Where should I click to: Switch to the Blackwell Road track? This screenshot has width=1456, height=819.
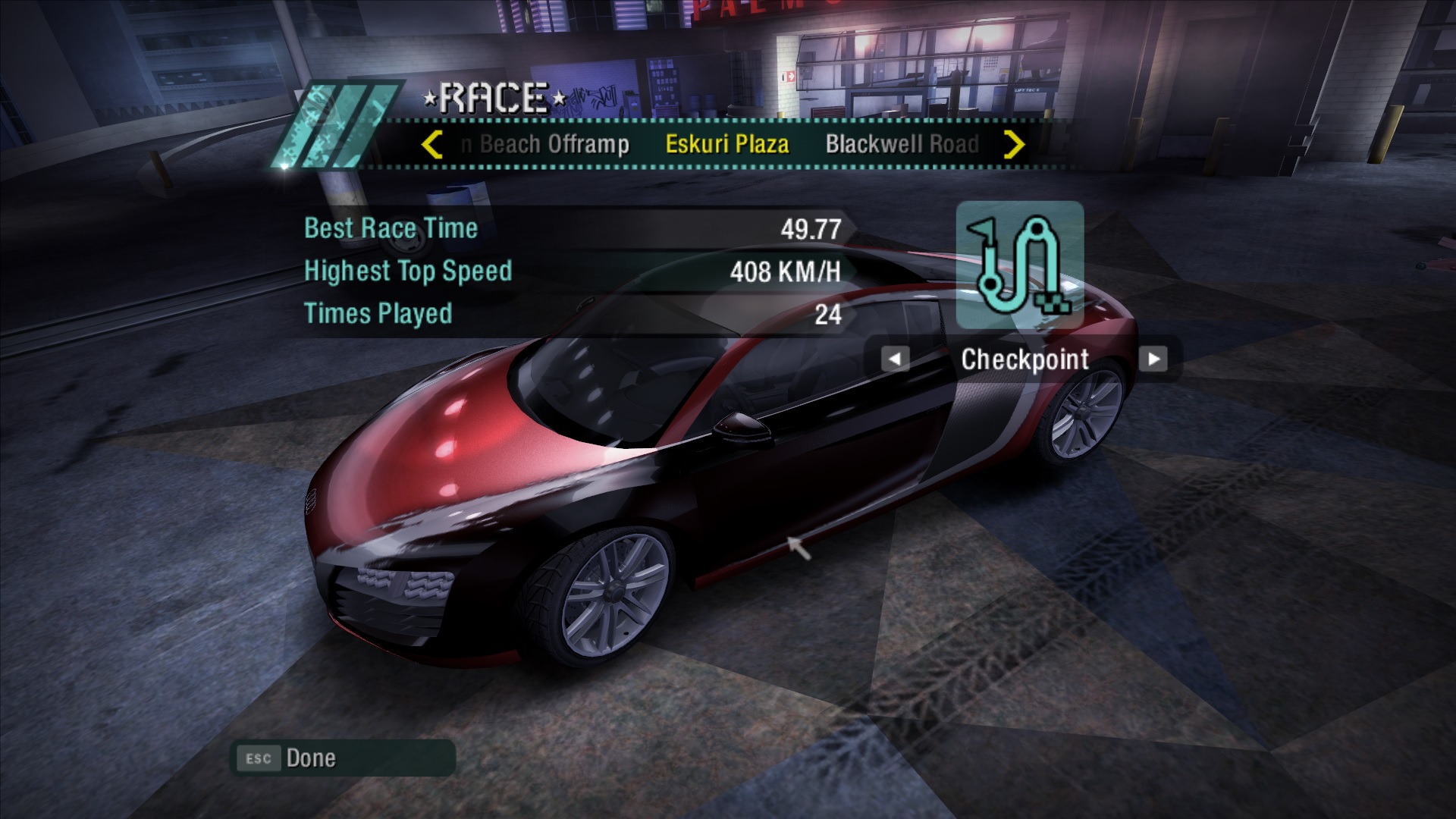pos(902,144)
